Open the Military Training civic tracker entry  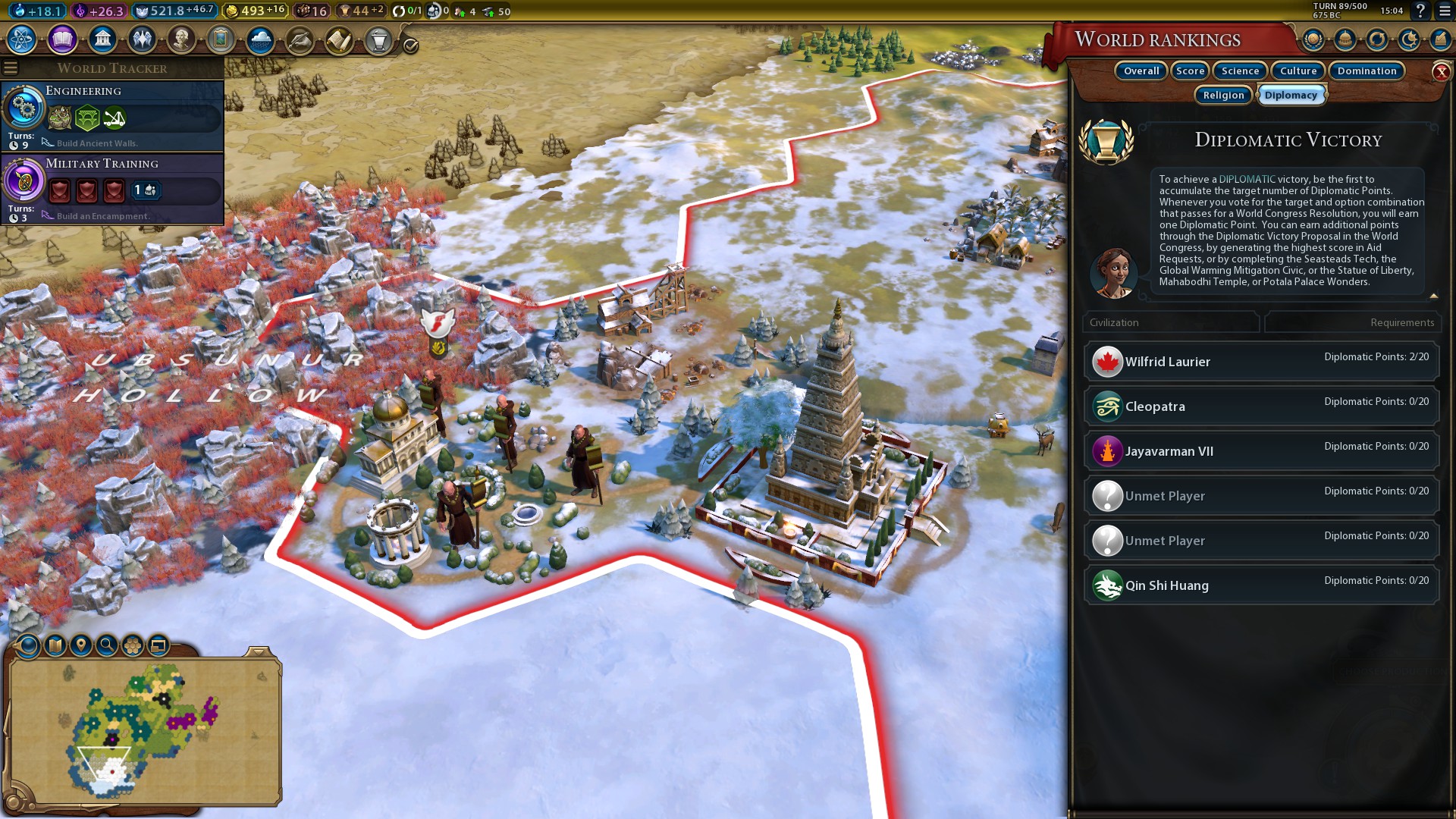pyautogui.click(x=112, y=187)
